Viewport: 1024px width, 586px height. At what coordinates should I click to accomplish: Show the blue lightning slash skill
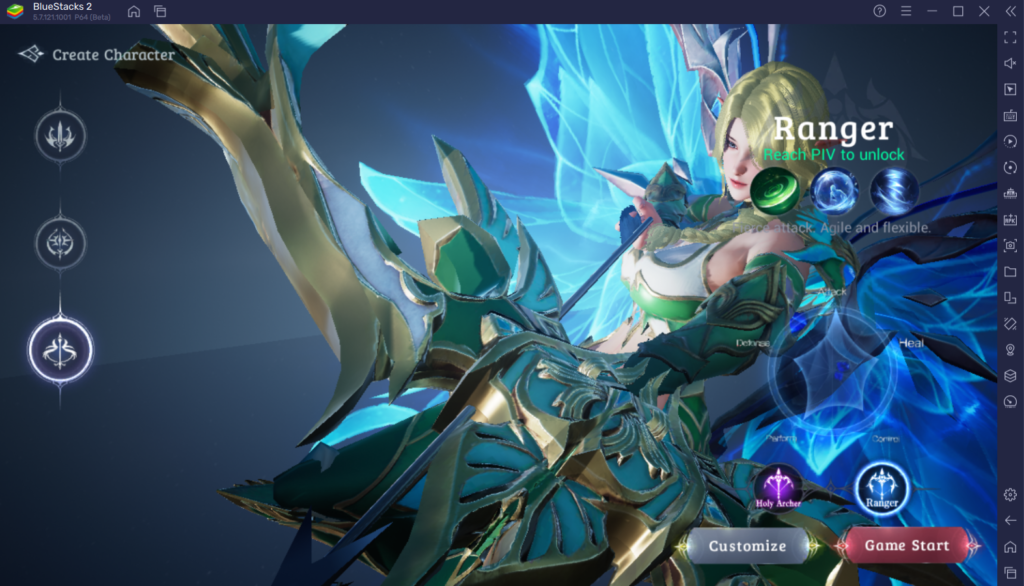[x=893, y=190]
